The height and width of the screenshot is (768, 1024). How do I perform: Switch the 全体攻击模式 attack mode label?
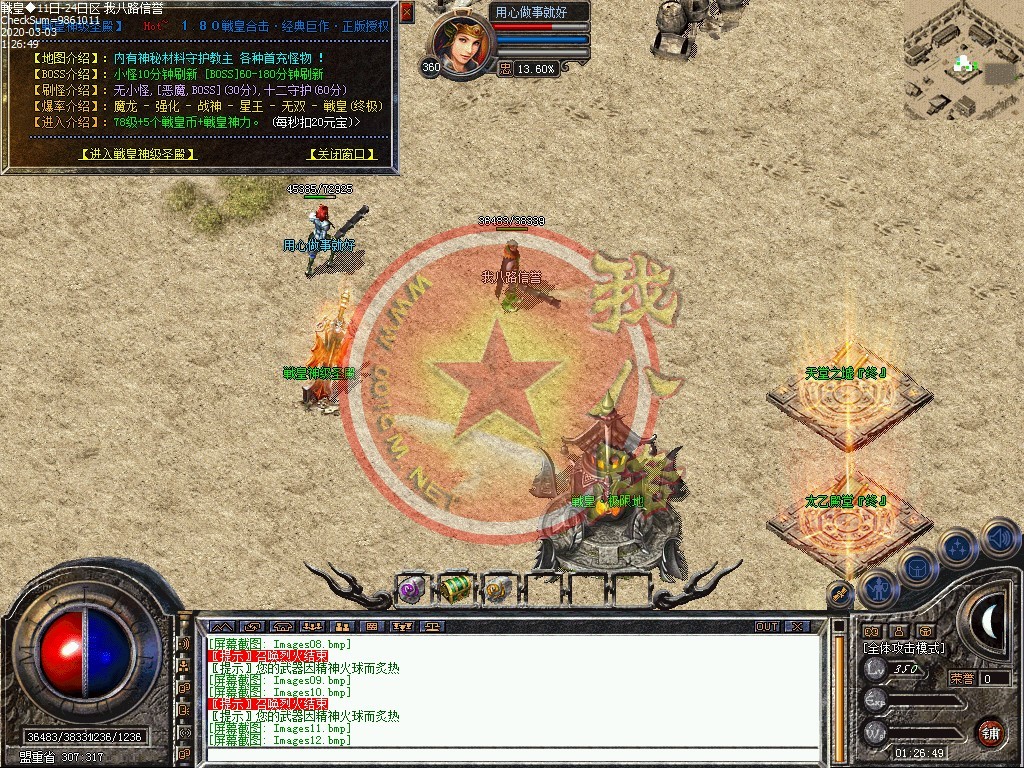pos(904,647)
